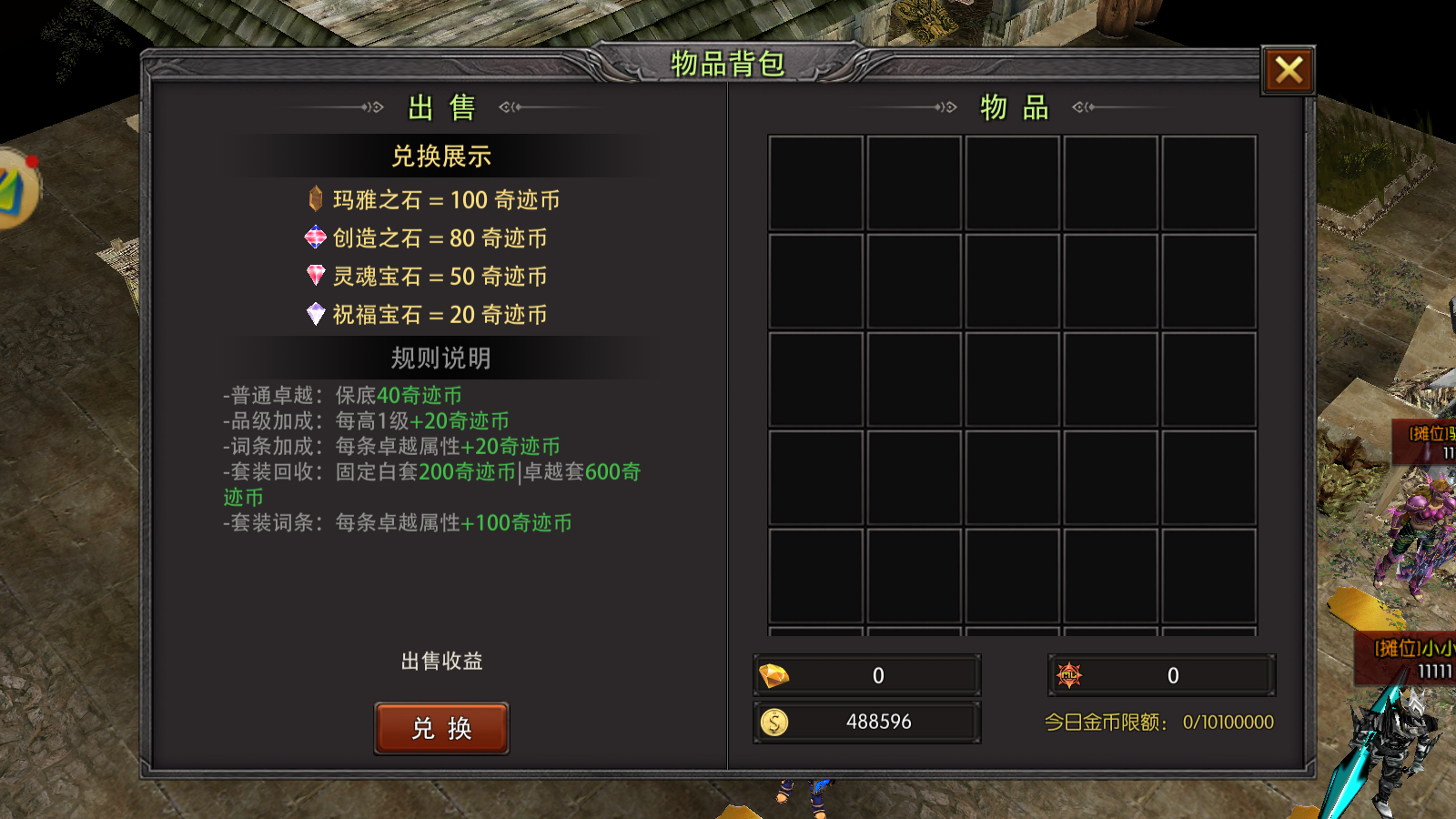The height and width of the screenshot is (819, 1456).
Task: Switch to the 出售 tab
Action: [x=441, y=106]
